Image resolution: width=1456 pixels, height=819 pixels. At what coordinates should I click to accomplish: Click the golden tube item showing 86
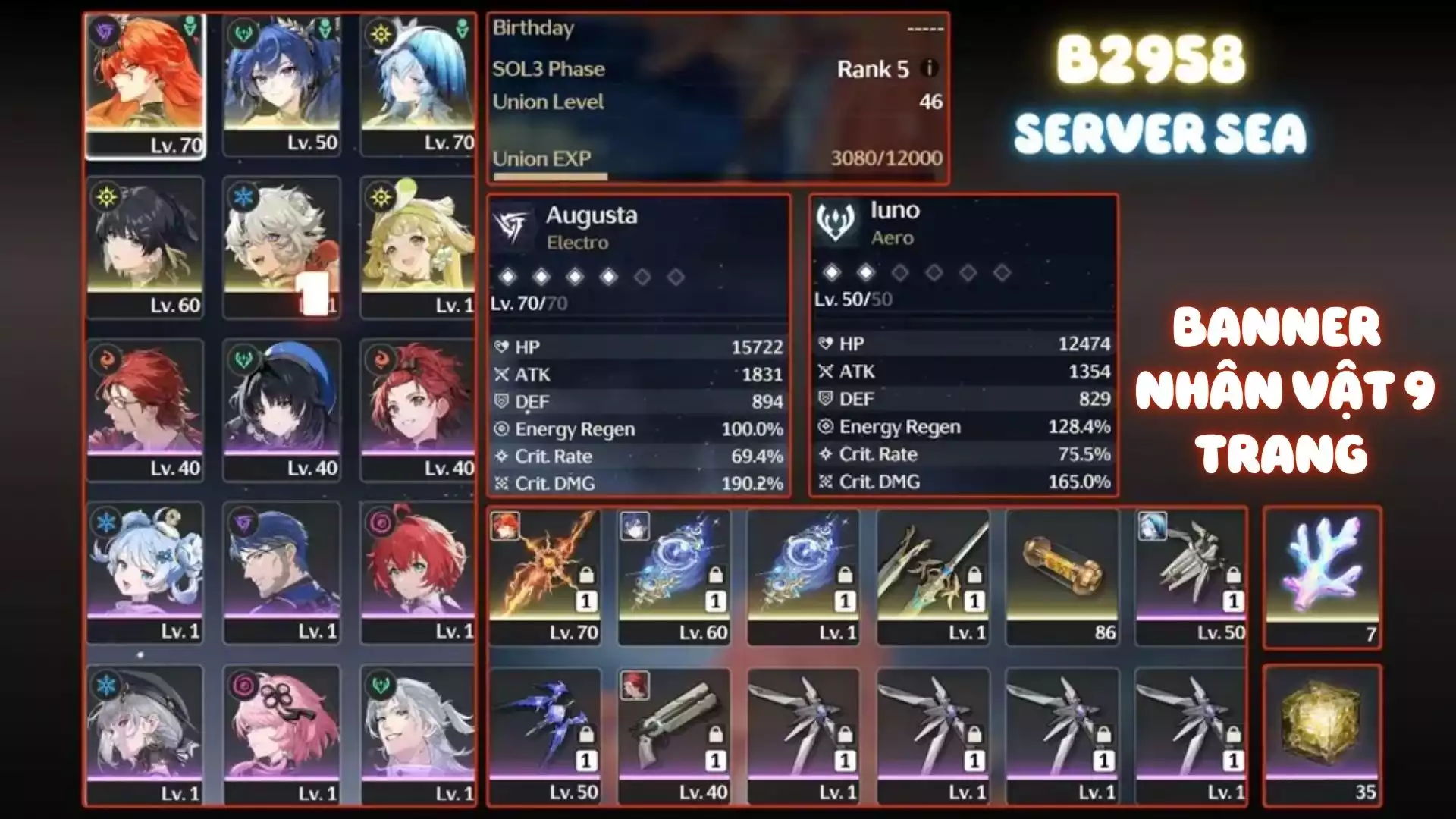(1062, 576)
